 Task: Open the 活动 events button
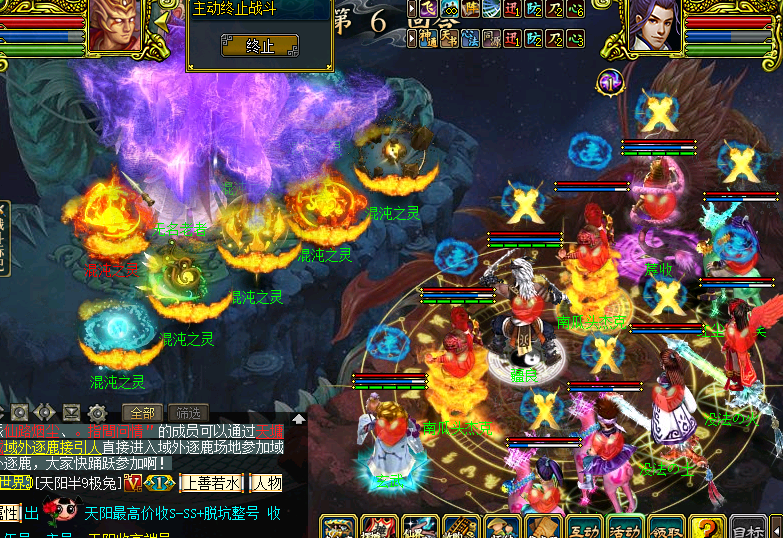[623, 526]
